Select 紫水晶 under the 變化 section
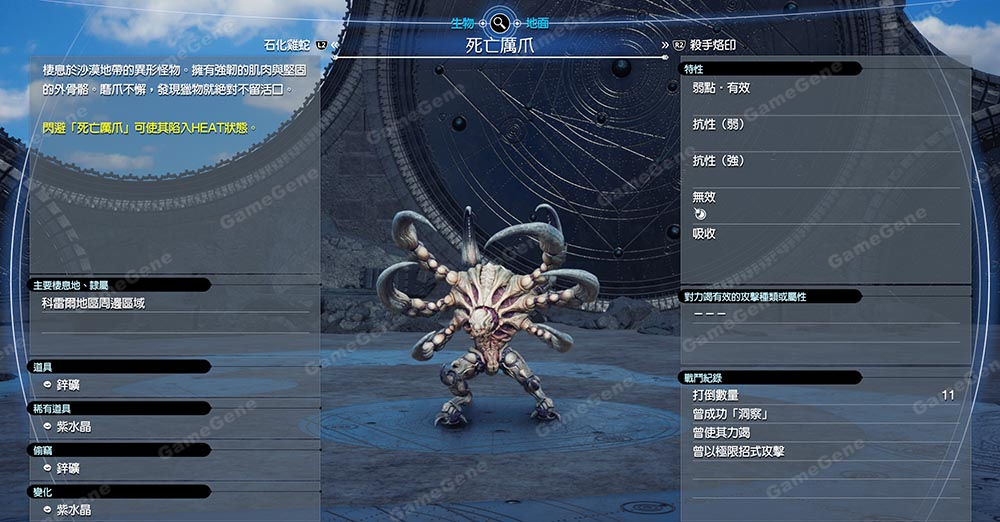Image resolution: width=1000 pixels, height=522 pixels. pos(73,510)
